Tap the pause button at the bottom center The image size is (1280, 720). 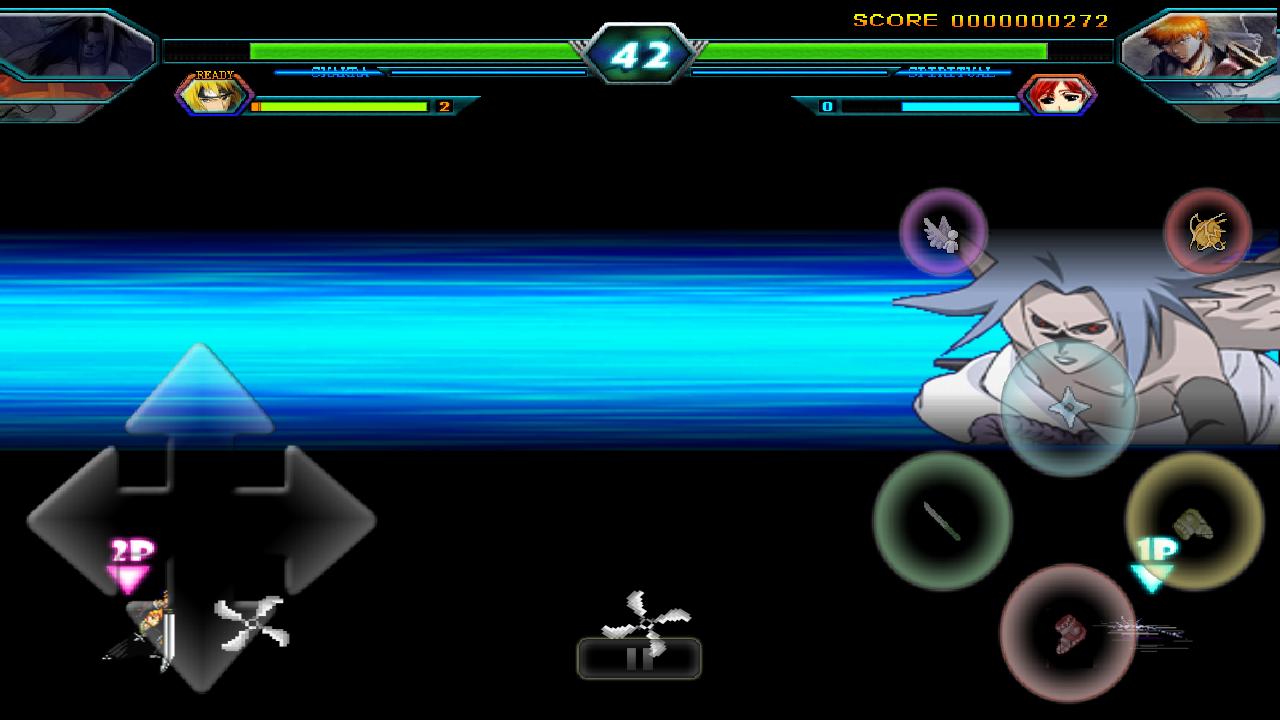coord(638,660)
